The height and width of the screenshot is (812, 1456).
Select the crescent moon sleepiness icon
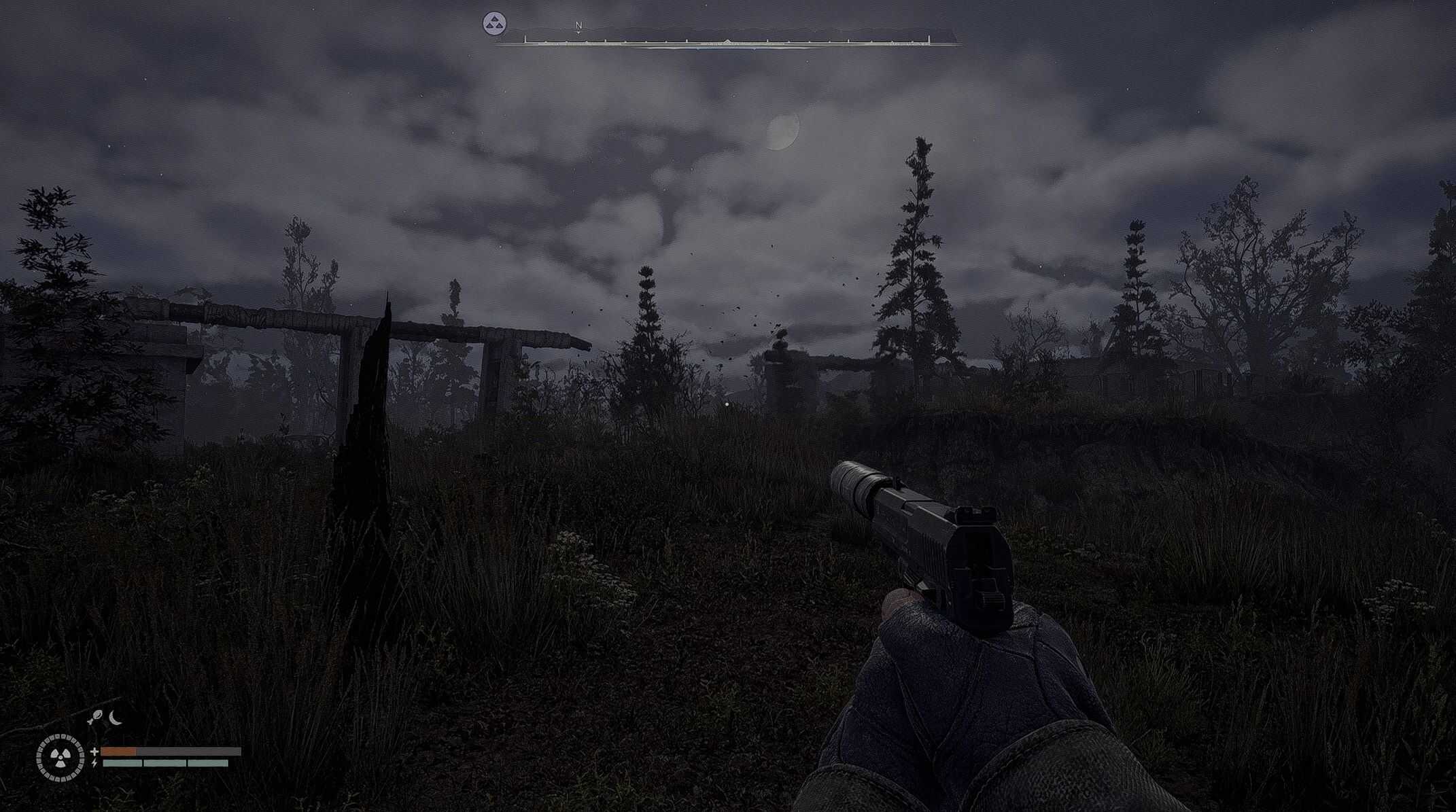point(116,718)
